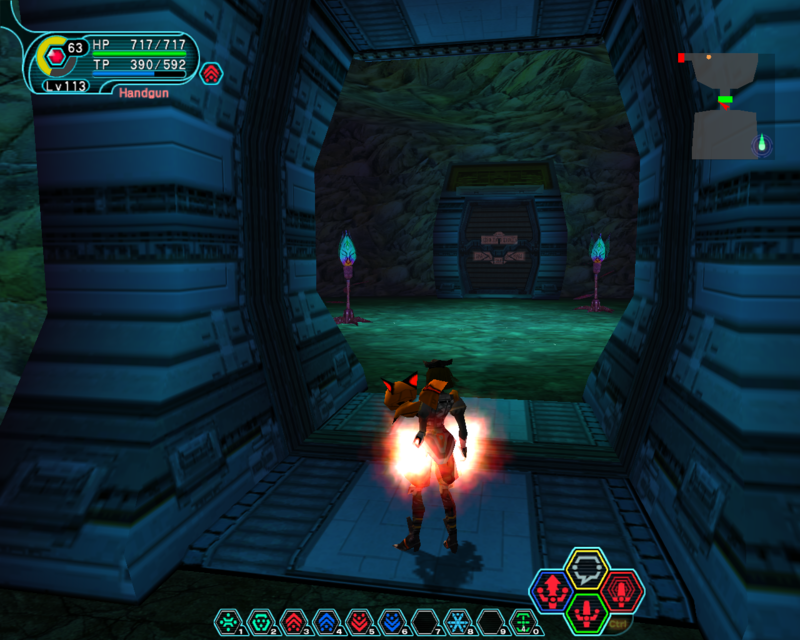The height and width of the screenshot is (640, 800).
Task: Click the red chevron buff status icon
Action: [x=211, y=73]
